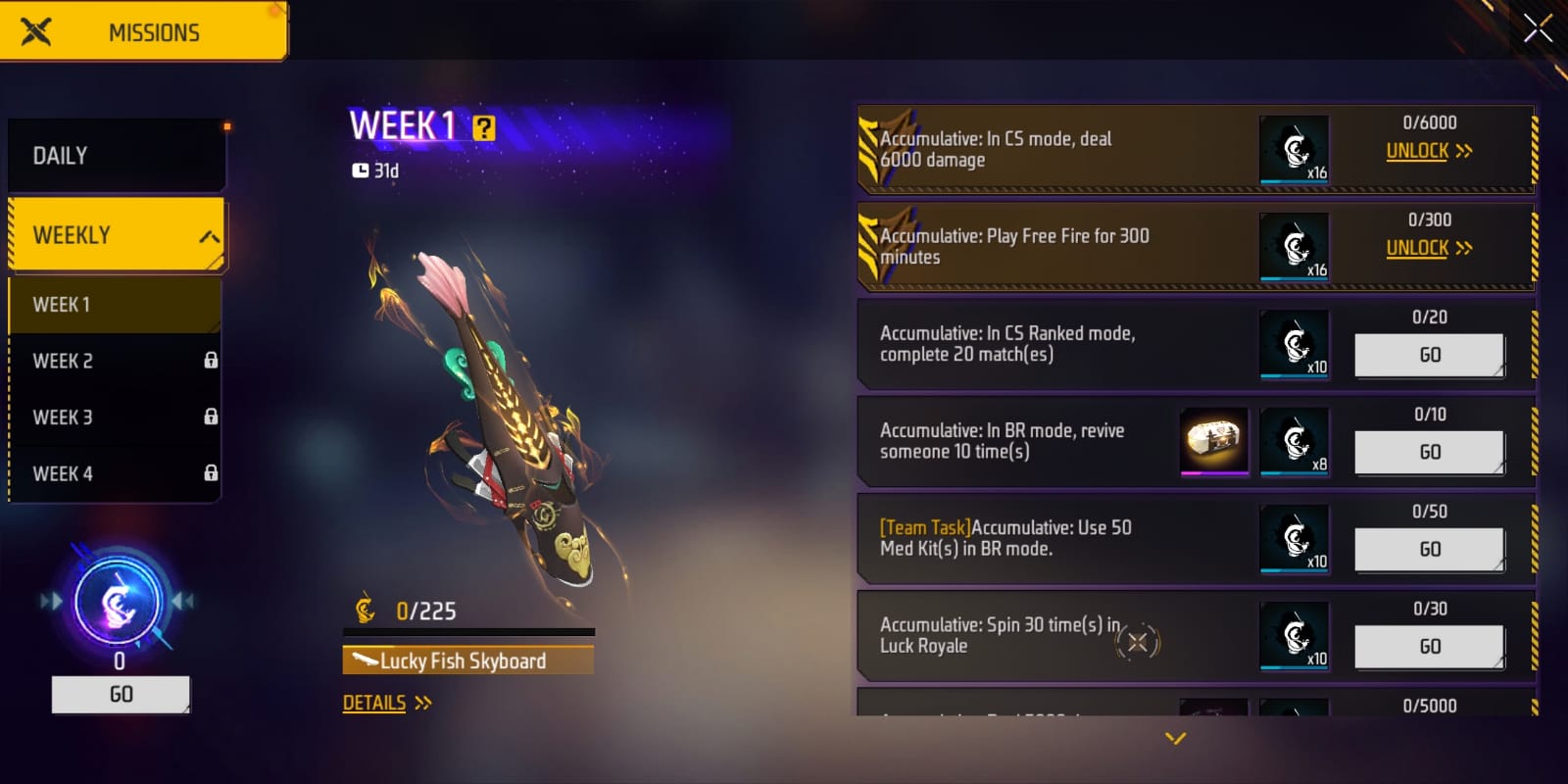Go to the BR revive 10 times mission
The width and height of the screenshot is (1568, 784).
pyautogui.click(x=1429, y=452)
